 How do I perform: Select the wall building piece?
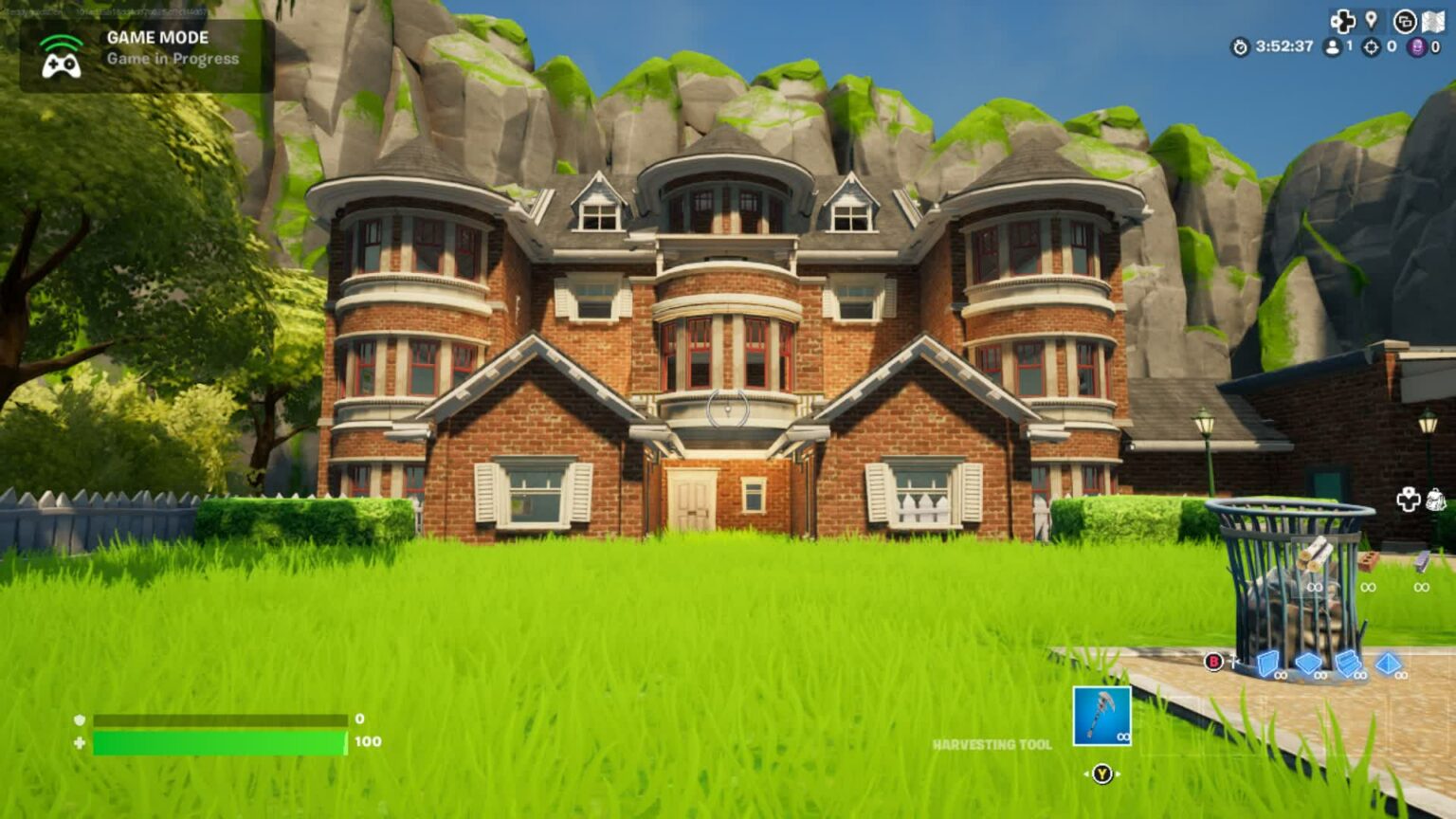pos(1269,665)
